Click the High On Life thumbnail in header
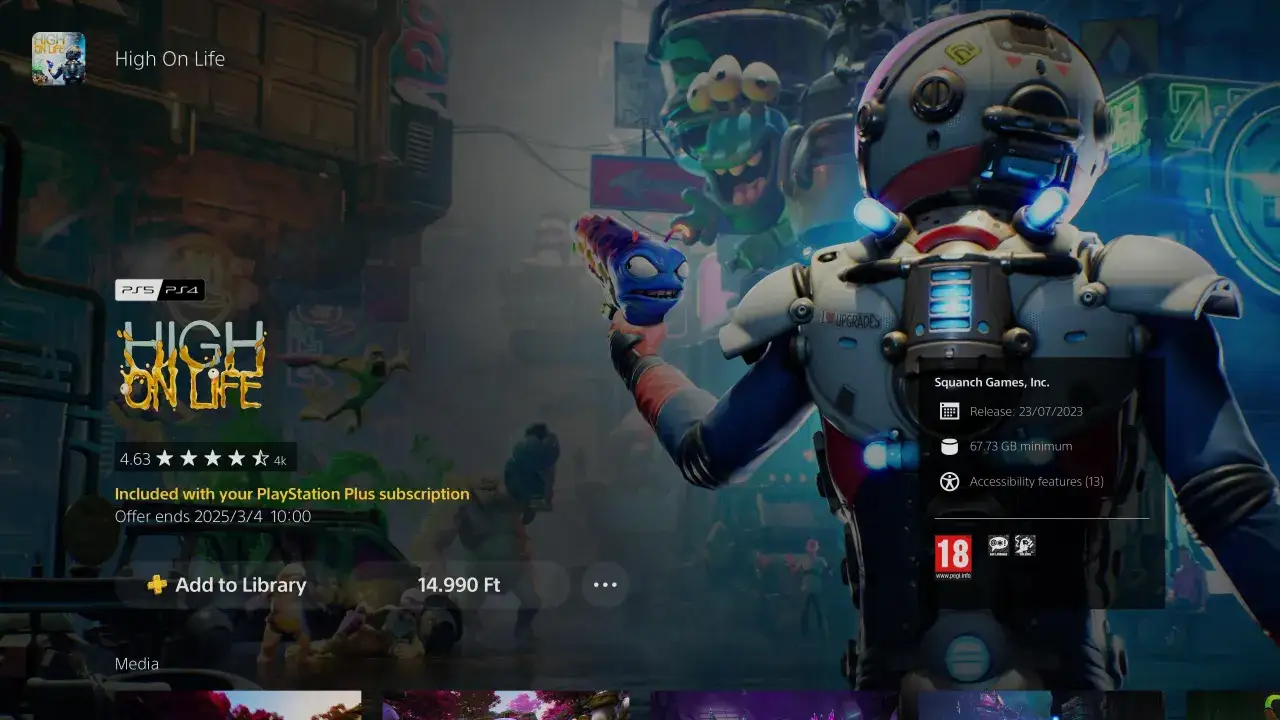1280x720 pixels. point(58,58)
